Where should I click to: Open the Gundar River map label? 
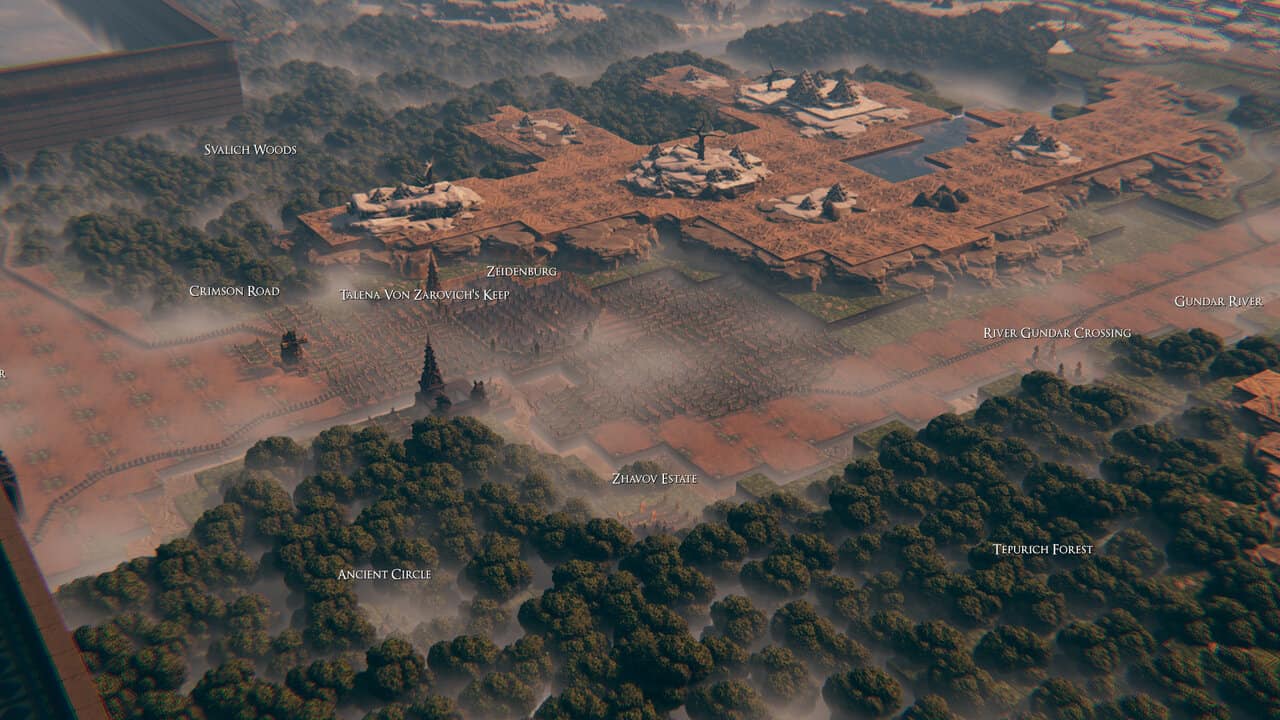click(1218, 301)
